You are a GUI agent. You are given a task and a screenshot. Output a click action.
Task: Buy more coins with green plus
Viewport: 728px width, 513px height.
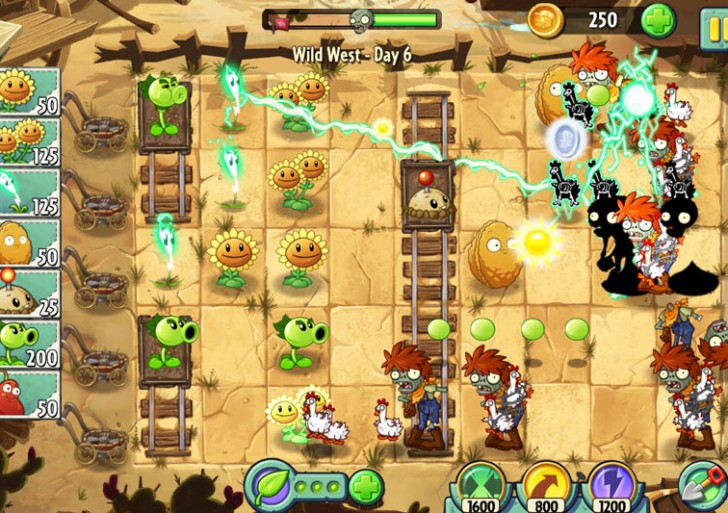tap(658, 20)
